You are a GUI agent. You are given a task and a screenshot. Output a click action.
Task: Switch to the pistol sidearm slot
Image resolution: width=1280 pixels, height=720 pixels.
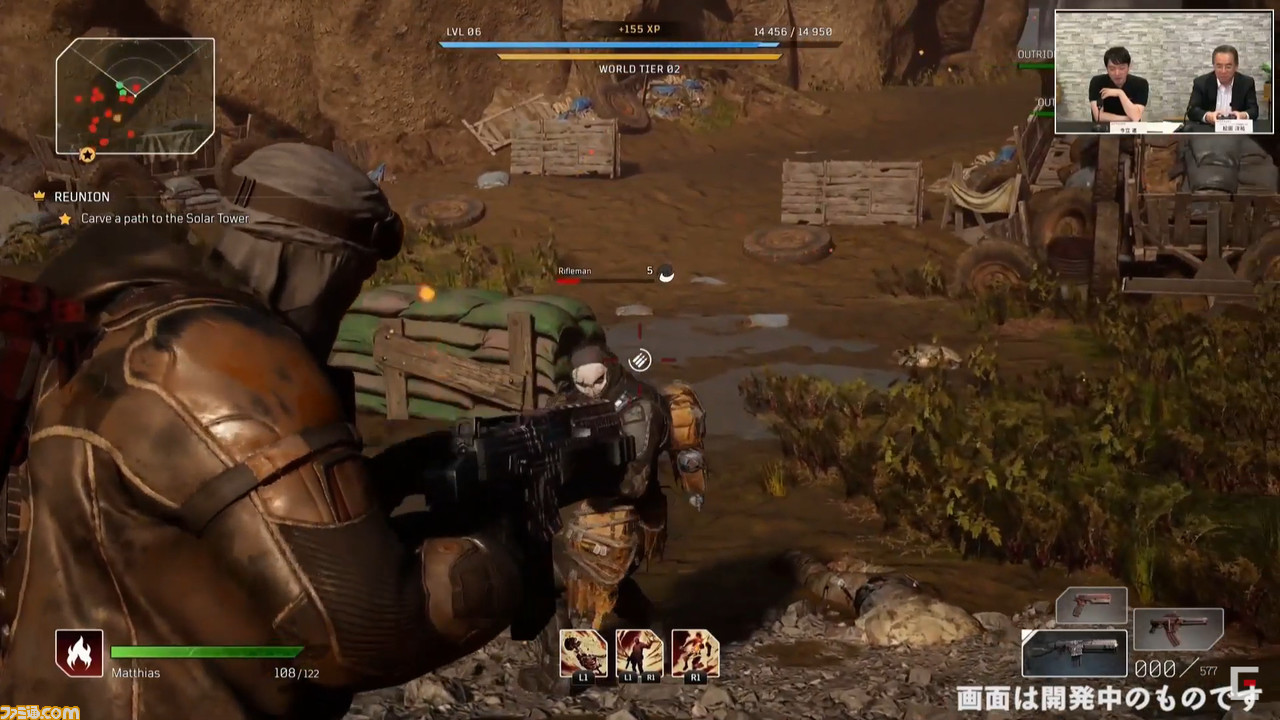[x=1091, y=605]
